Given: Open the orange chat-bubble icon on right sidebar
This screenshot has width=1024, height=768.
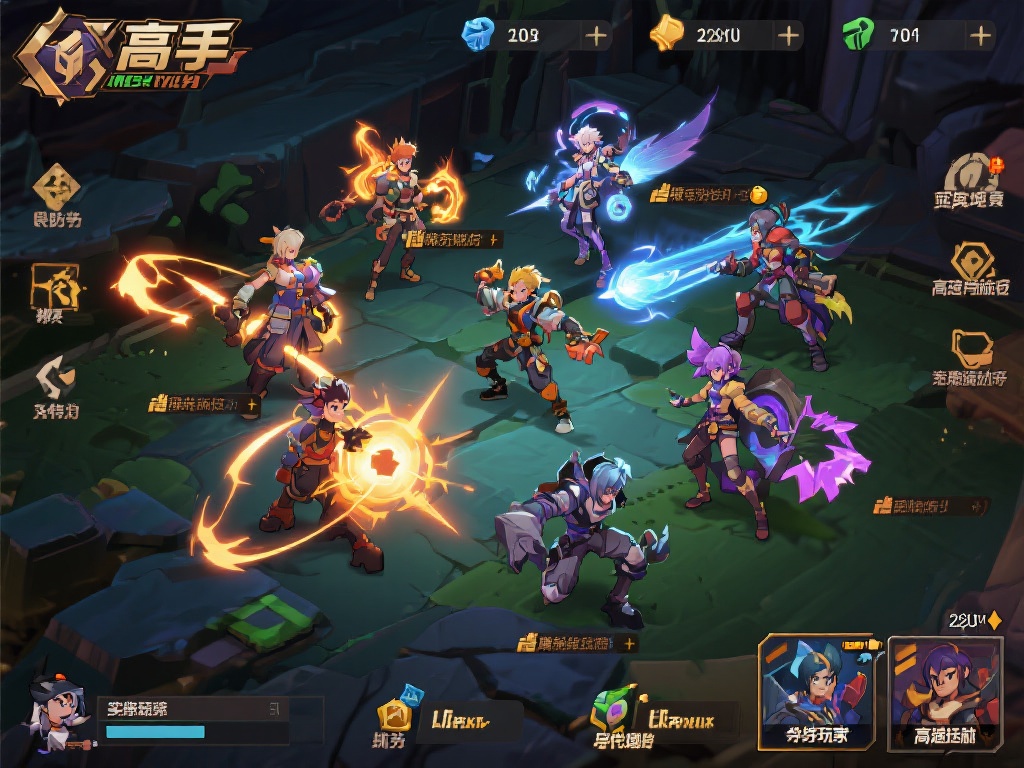Looking at the screenshot, I should 970,349.
